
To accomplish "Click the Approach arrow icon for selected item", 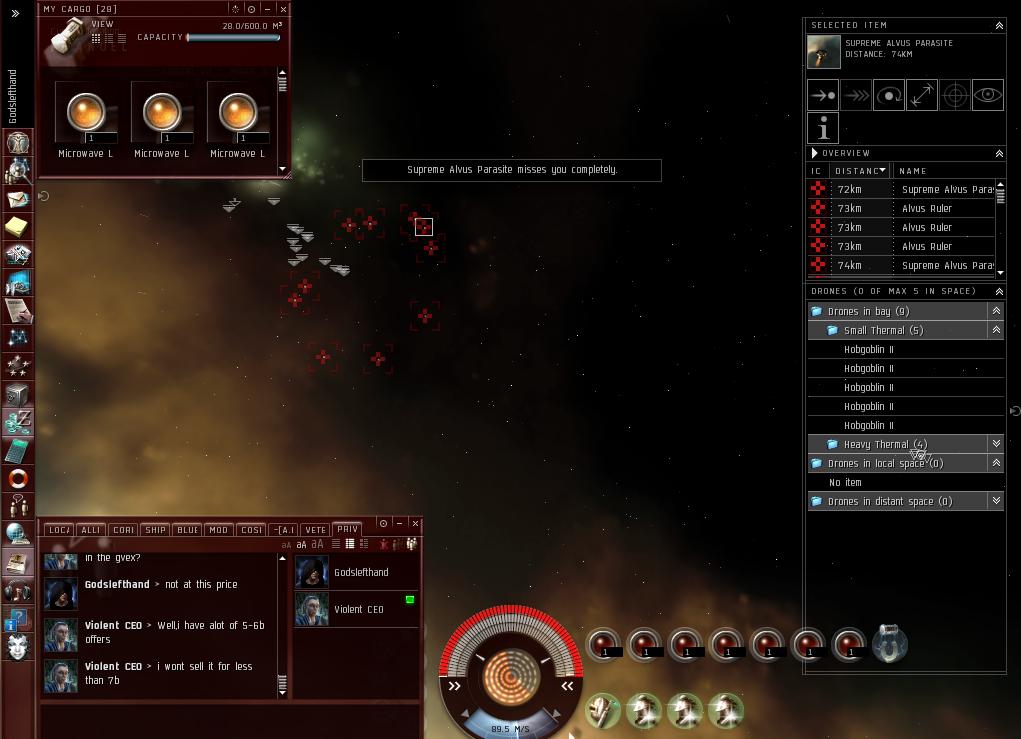I will point(823,96).
